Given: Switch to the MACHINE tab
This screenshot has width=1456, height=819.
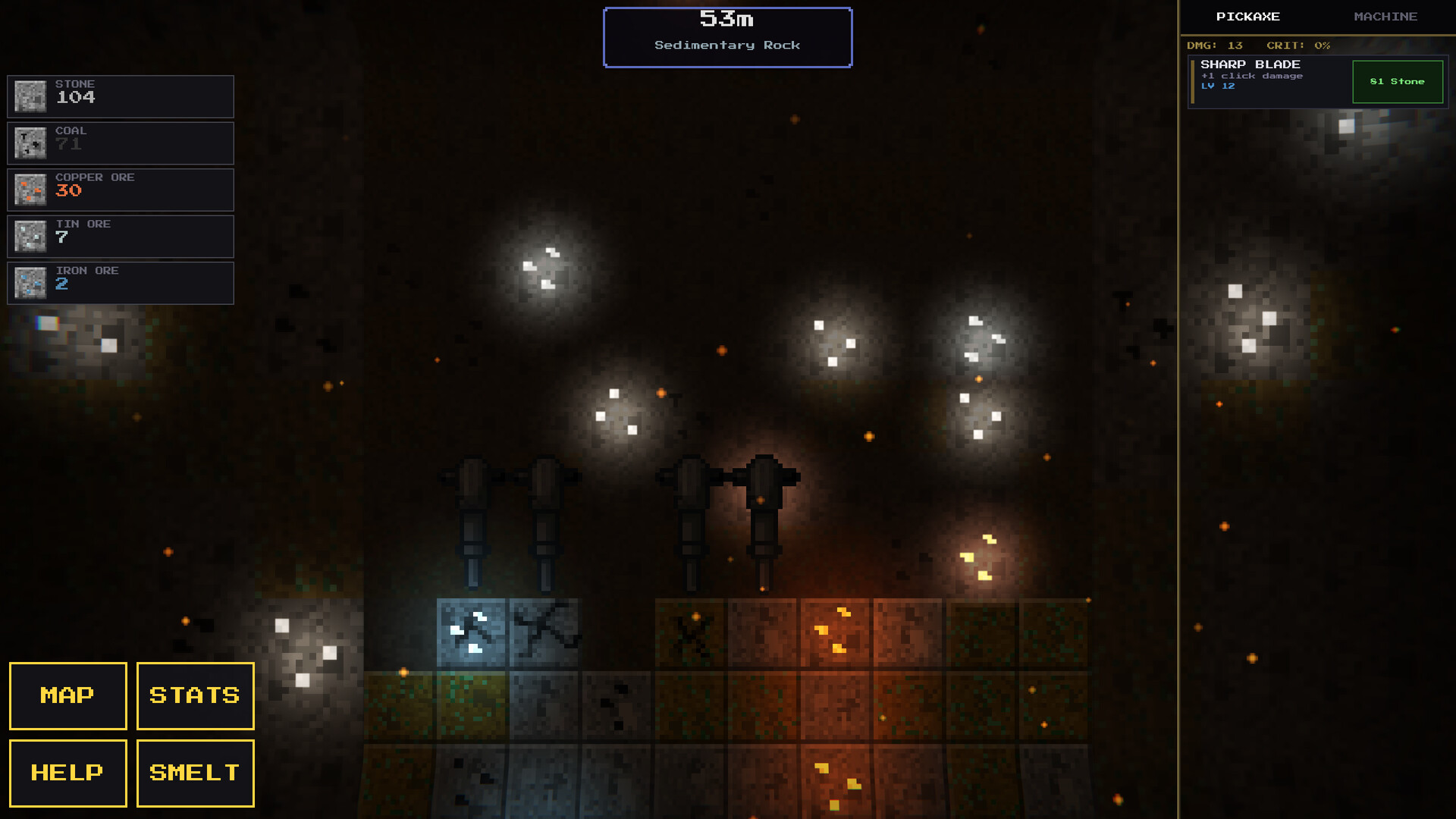Looking at the screenshot, I should pos(1386,16).
